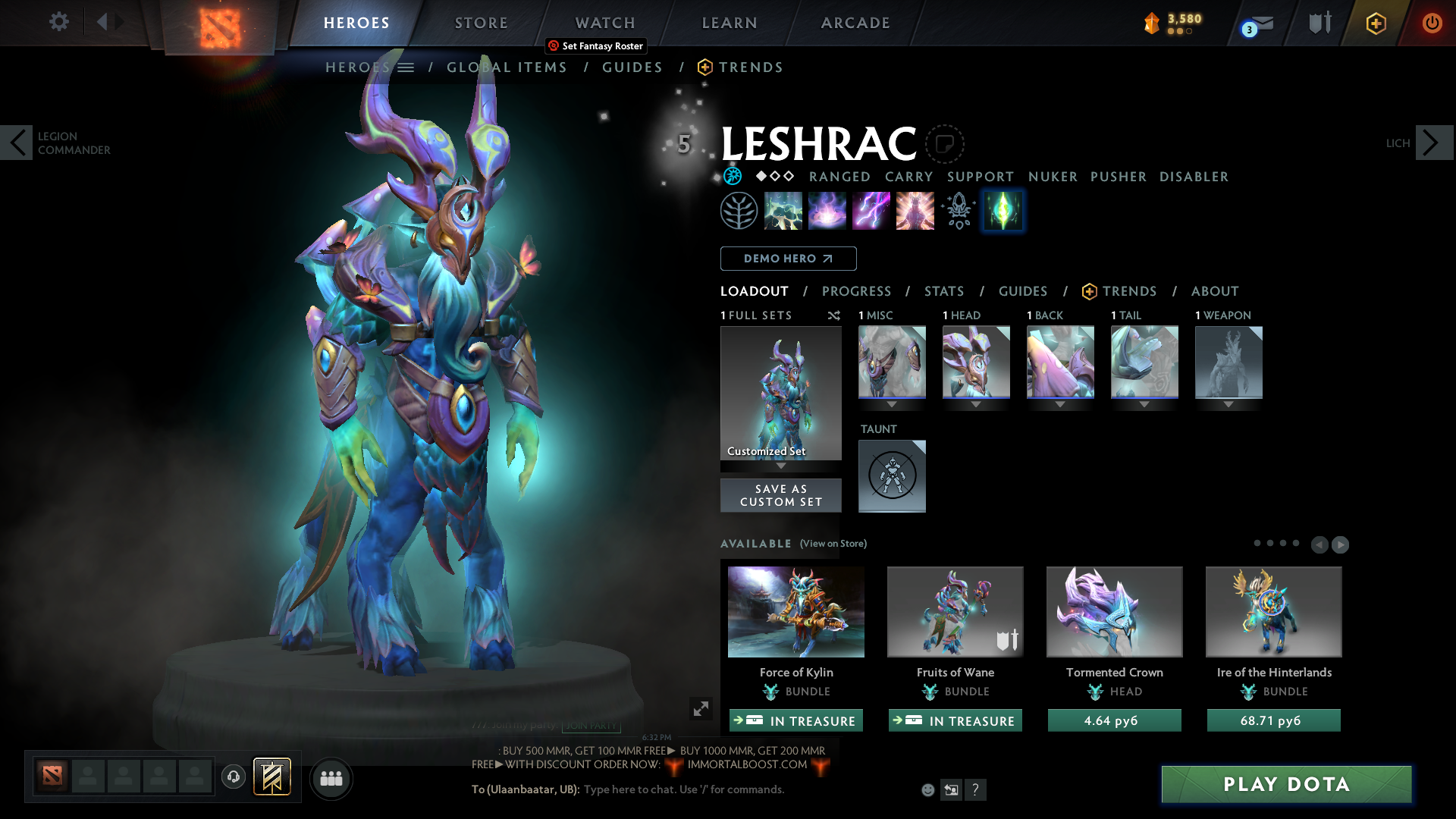Toggle the shuffle icon next to Full Sets
Viewport: 1456px width, 819px height.
(834, 315)
